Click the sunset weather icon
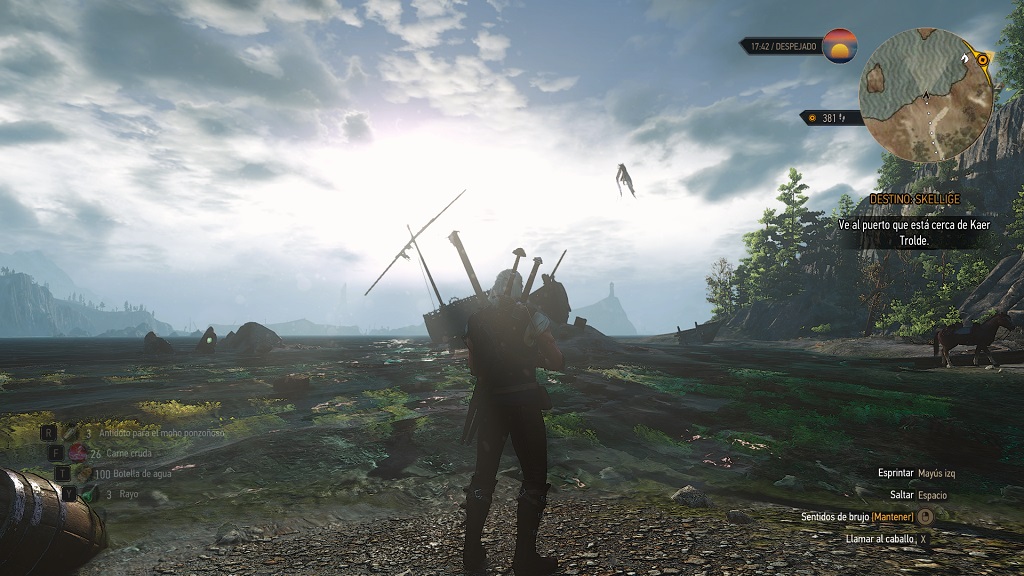 pos(840,46)
